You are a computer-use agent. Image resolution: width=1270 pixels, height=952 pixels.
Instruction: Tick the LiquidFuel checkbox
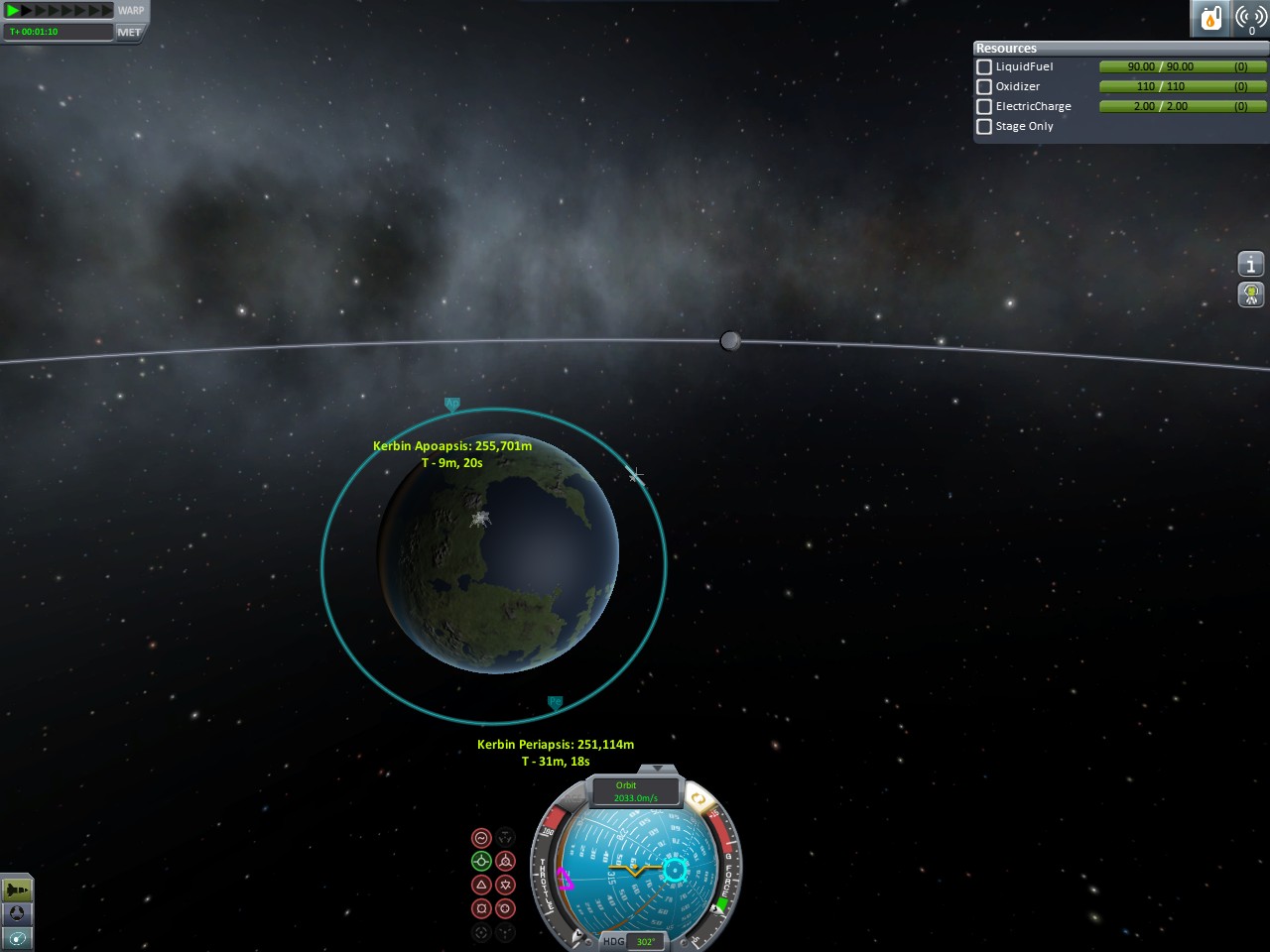[x=984, y=67]
